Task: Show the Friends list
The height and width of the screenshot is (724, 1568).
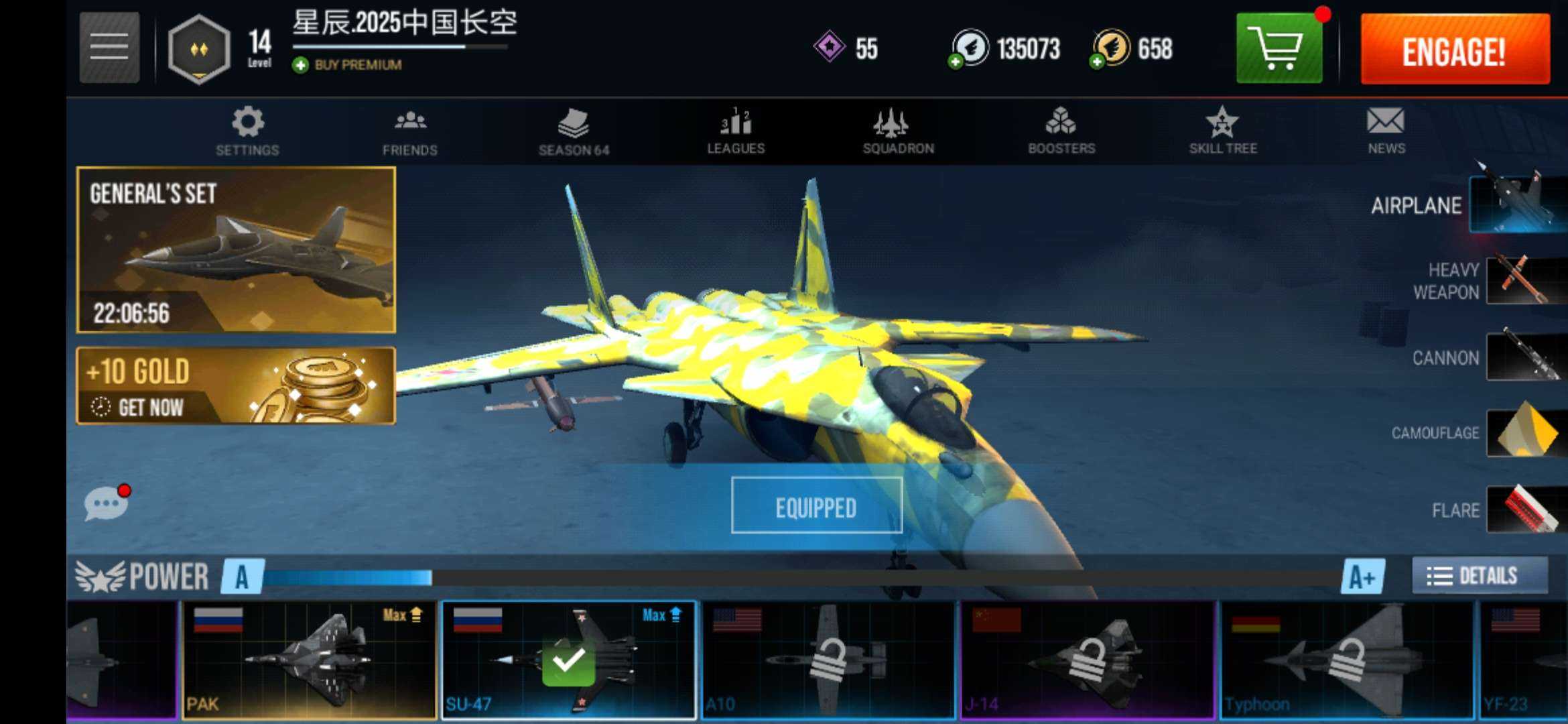Action: click(409, 131)
